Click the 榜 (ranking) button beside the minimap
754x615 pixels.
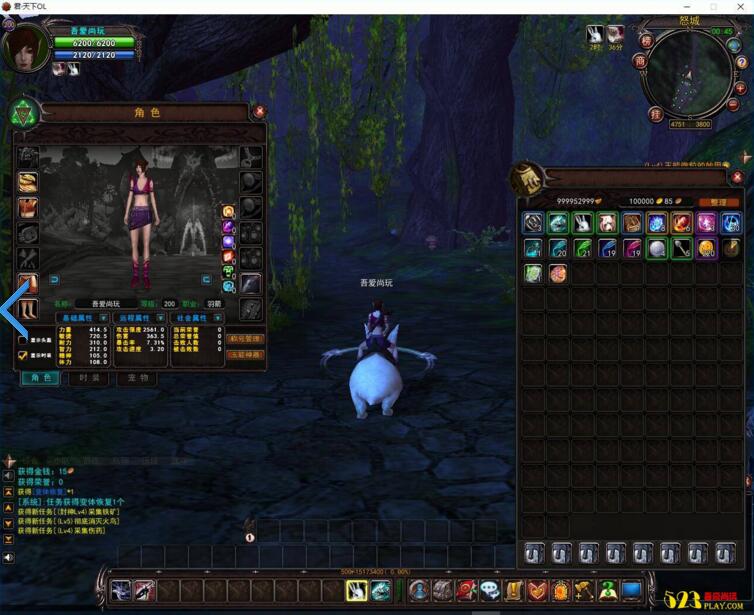647,40
